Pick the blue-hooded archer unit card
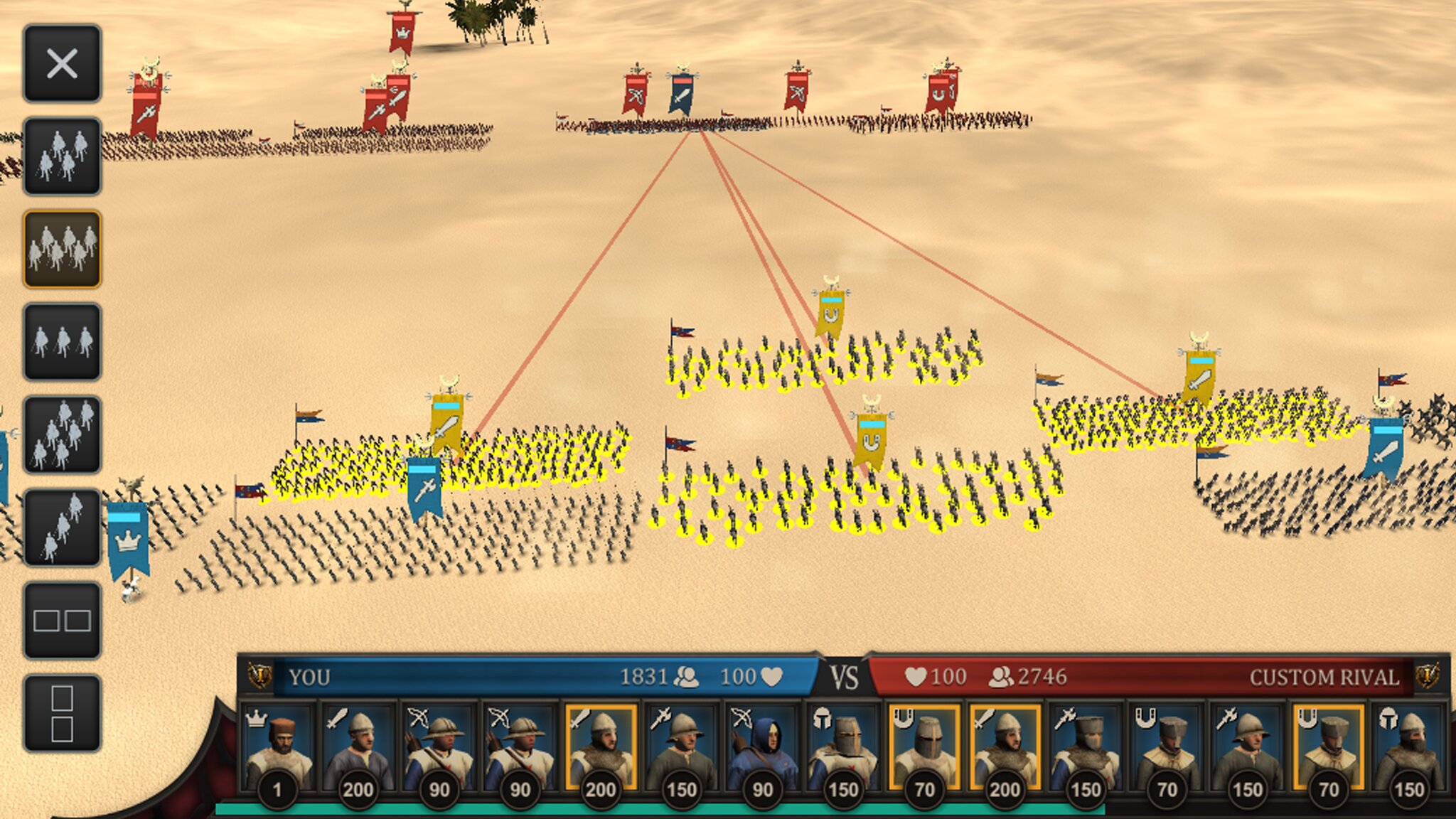 [762, 750]
